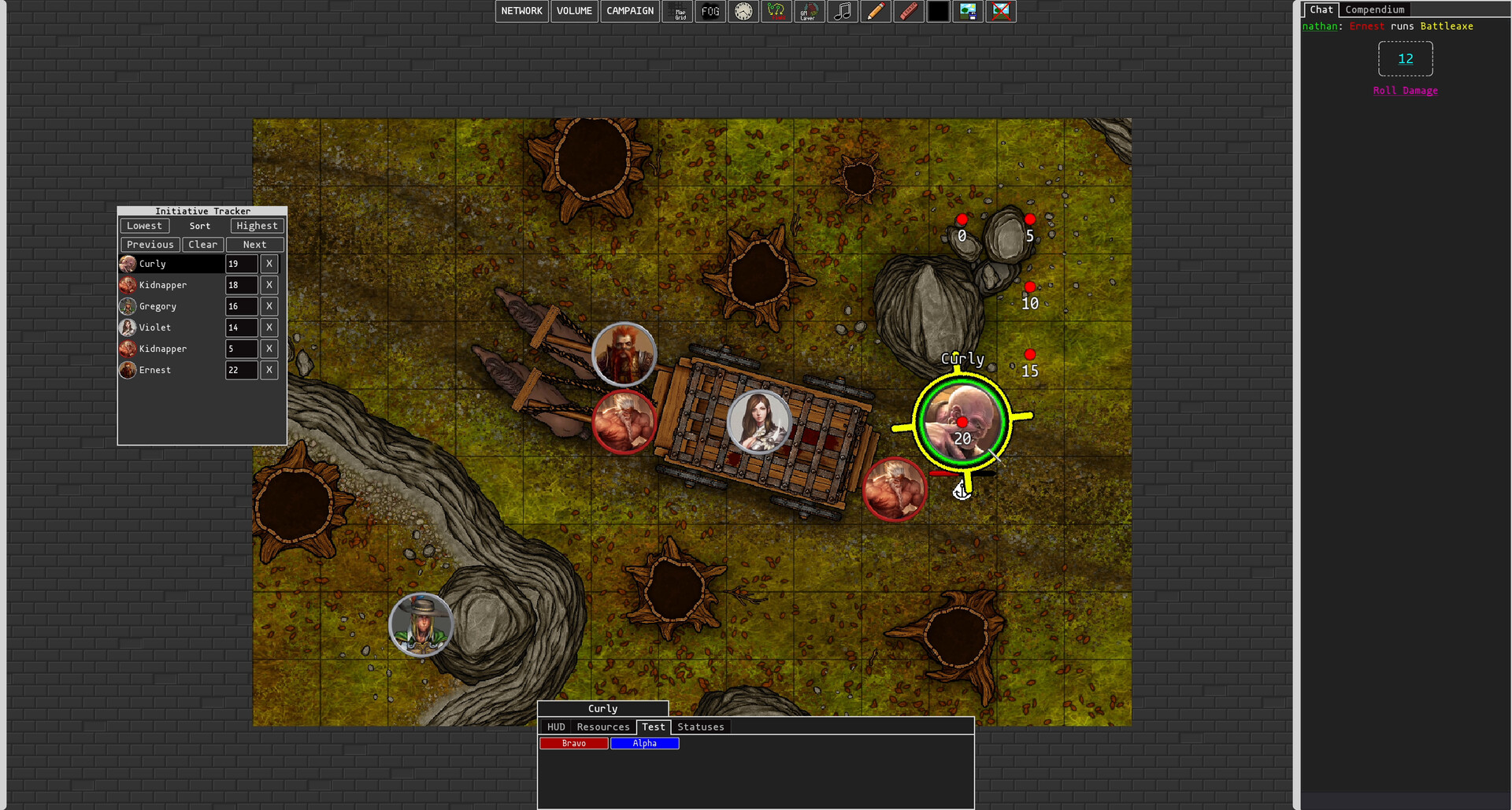Select the pencil drawing tool
The width and height of the screenshot is (1512, 810).
coord(876,11)
